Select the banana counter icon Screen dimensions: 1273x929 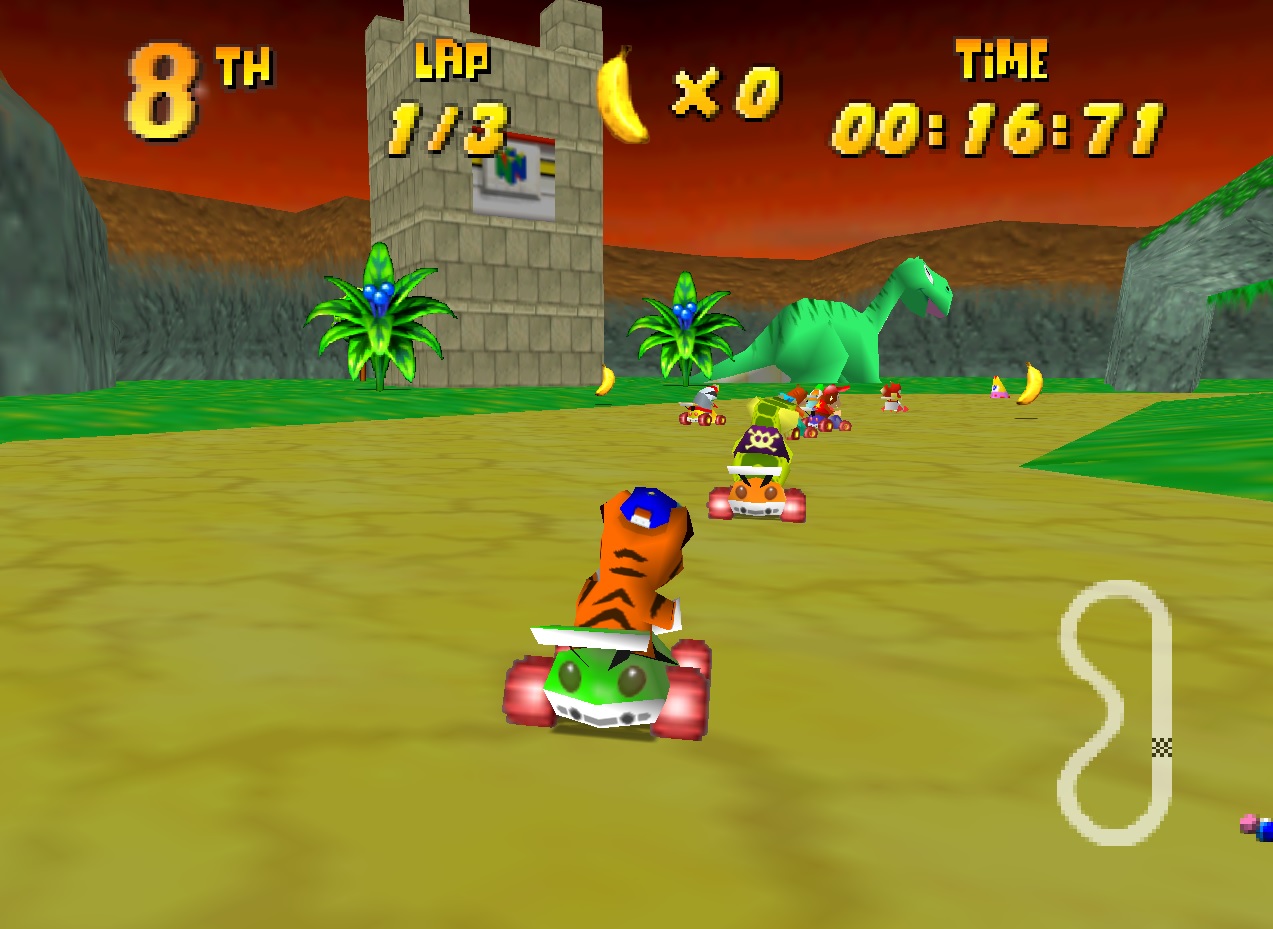point(622,95)
